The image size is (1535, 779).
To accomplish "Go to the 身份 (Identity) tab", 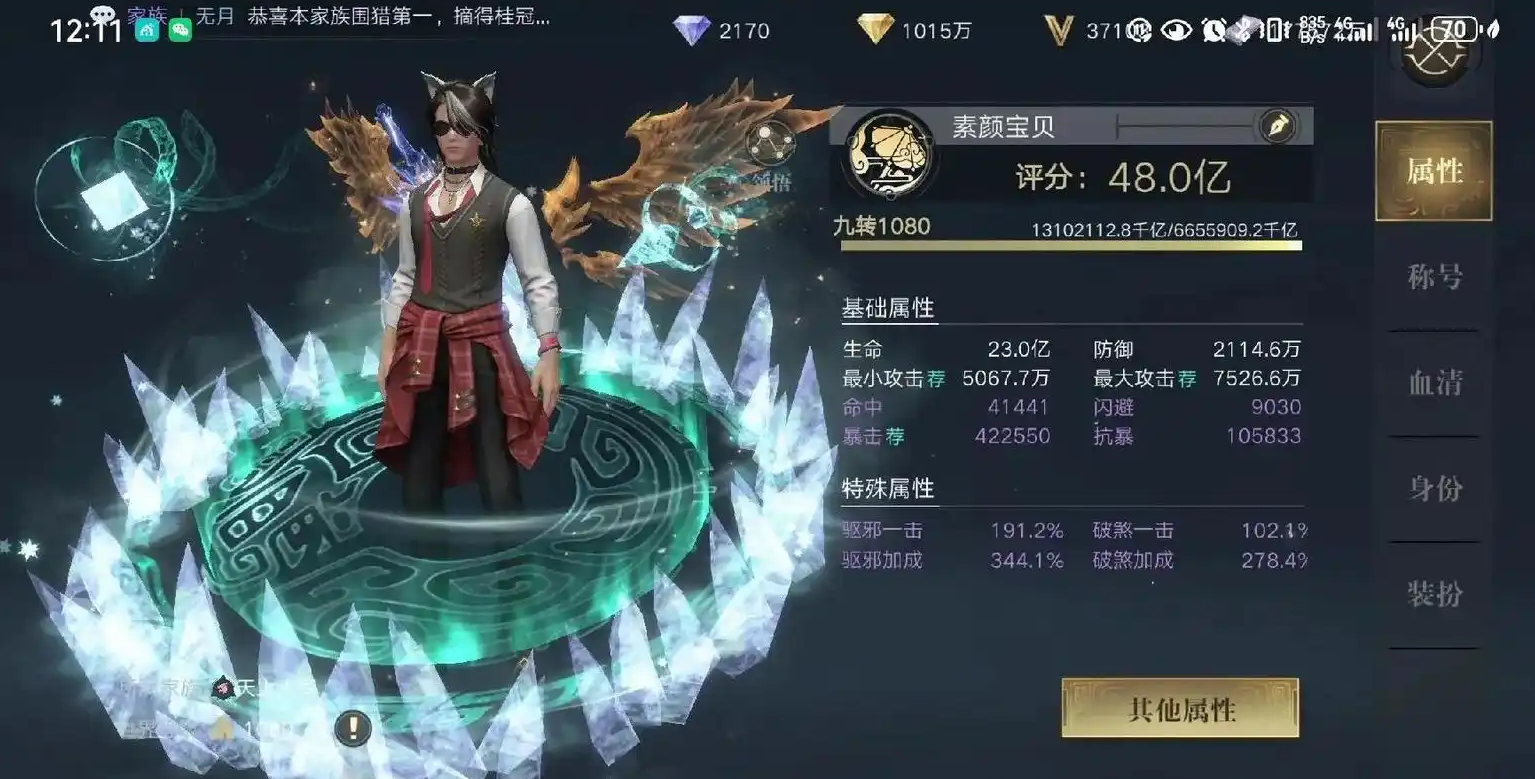I will click(x=1433, y=488).
